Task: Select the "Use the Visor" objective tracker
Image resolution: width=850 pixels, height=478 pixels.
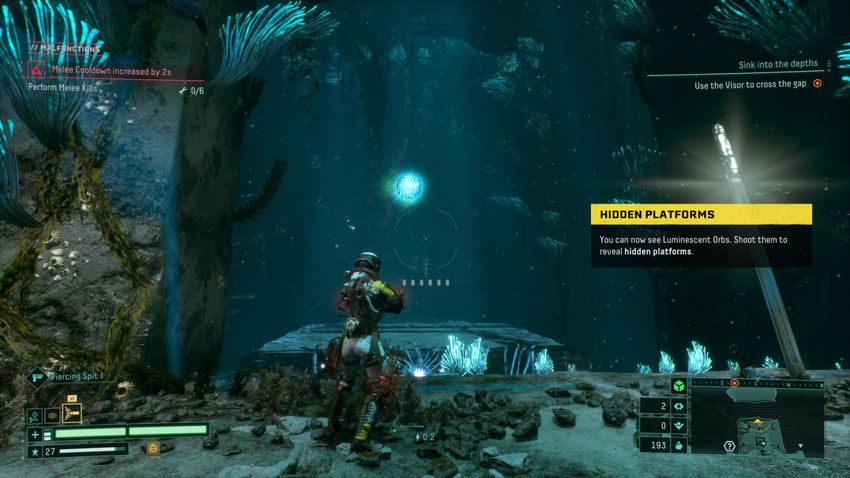Action: click(757, 85)
